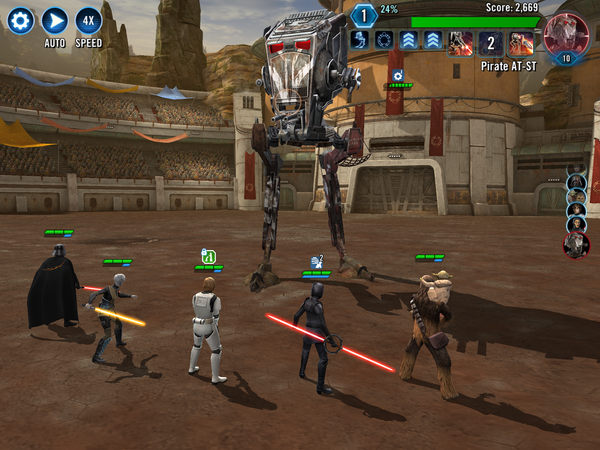This screenshot has height=450, width=600.
Task: Inspect the AT-ST ability showing cooldown 2
Action: tap(491, 42)
